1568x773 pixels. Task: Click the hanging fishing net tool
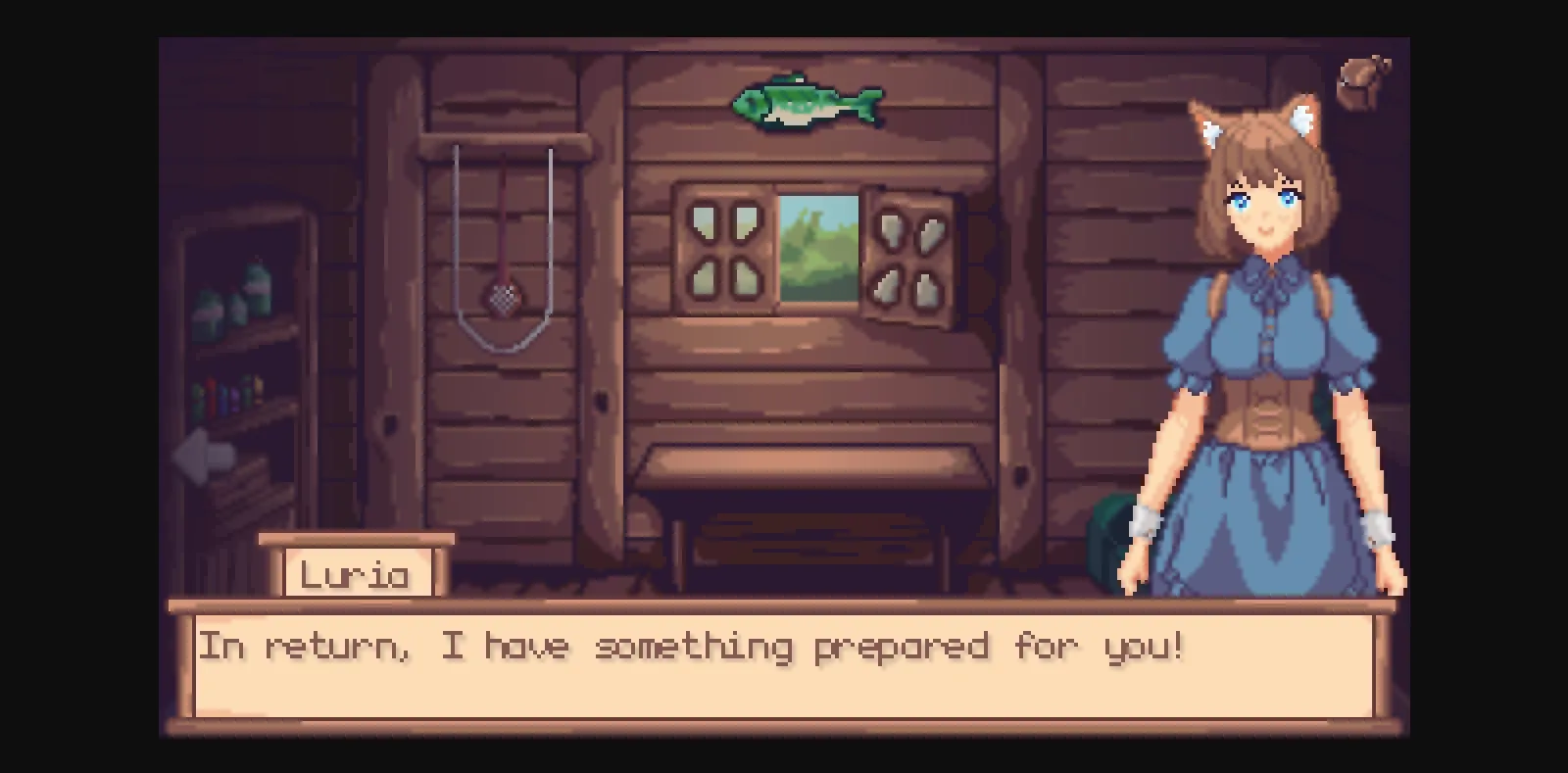[x=502, y=292]
